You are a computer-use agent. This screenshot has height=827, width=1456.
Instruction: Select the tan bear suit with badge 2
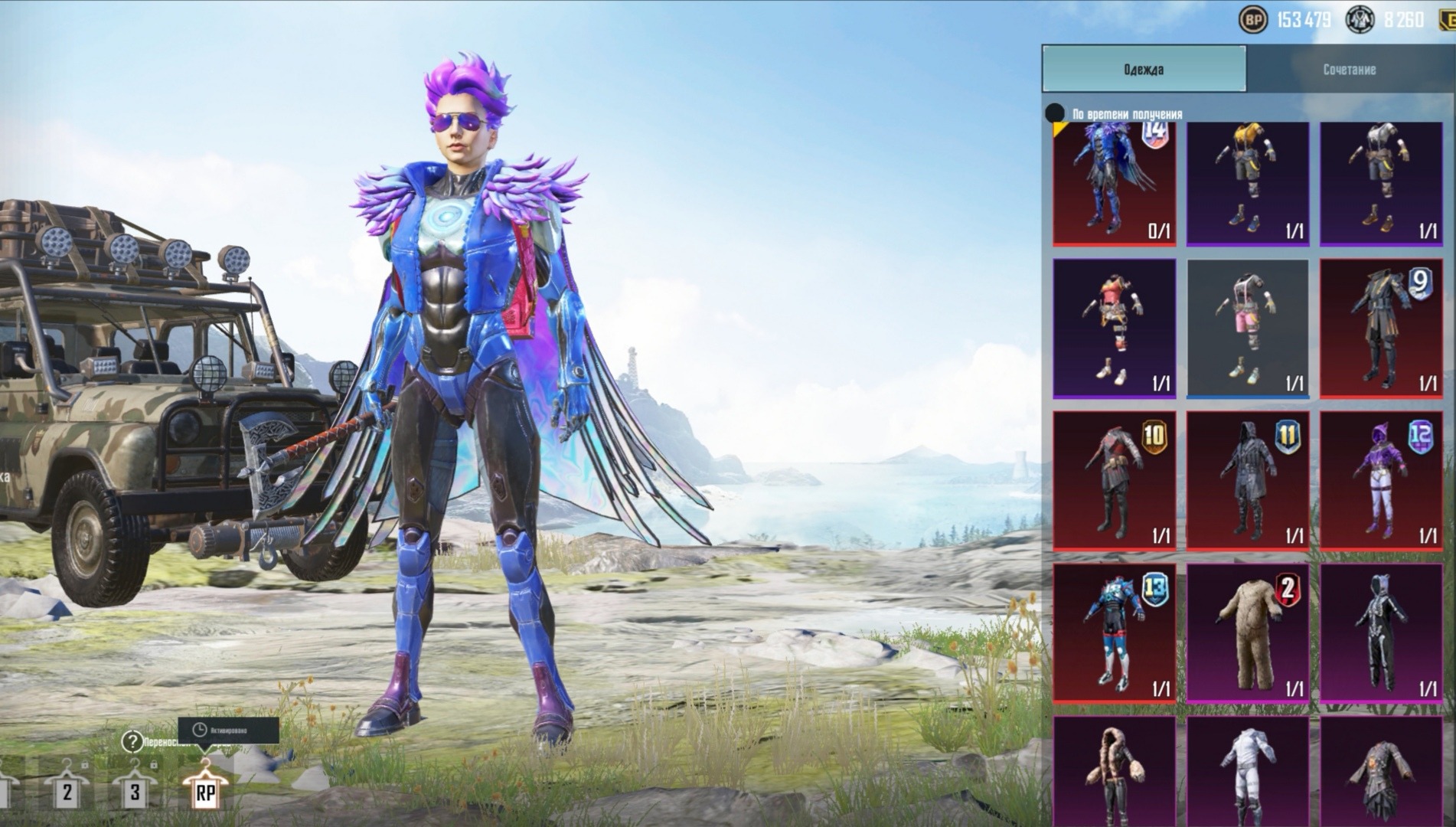(x=1247, y=633)
